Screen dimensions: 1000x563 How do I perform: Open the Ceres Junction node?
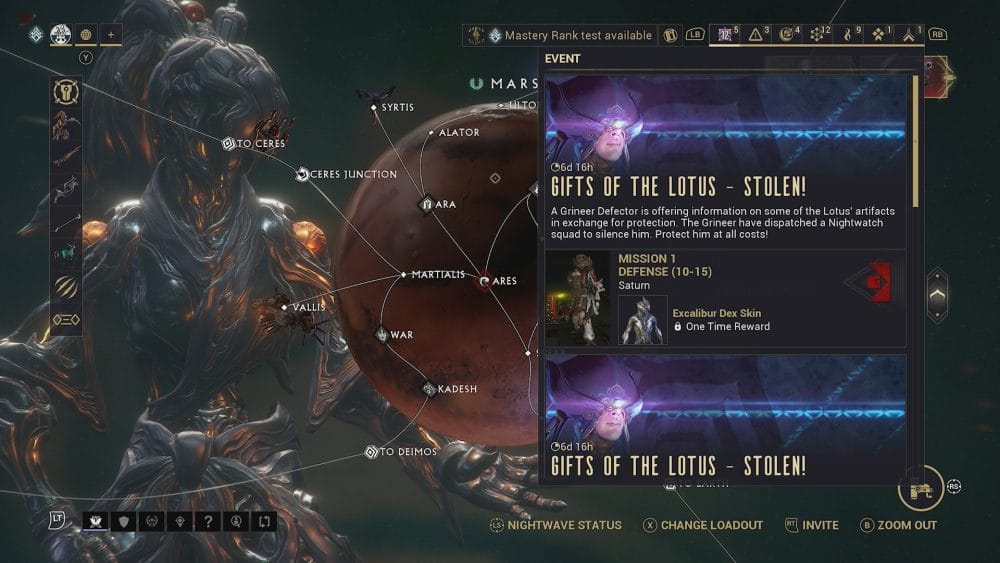302,174
